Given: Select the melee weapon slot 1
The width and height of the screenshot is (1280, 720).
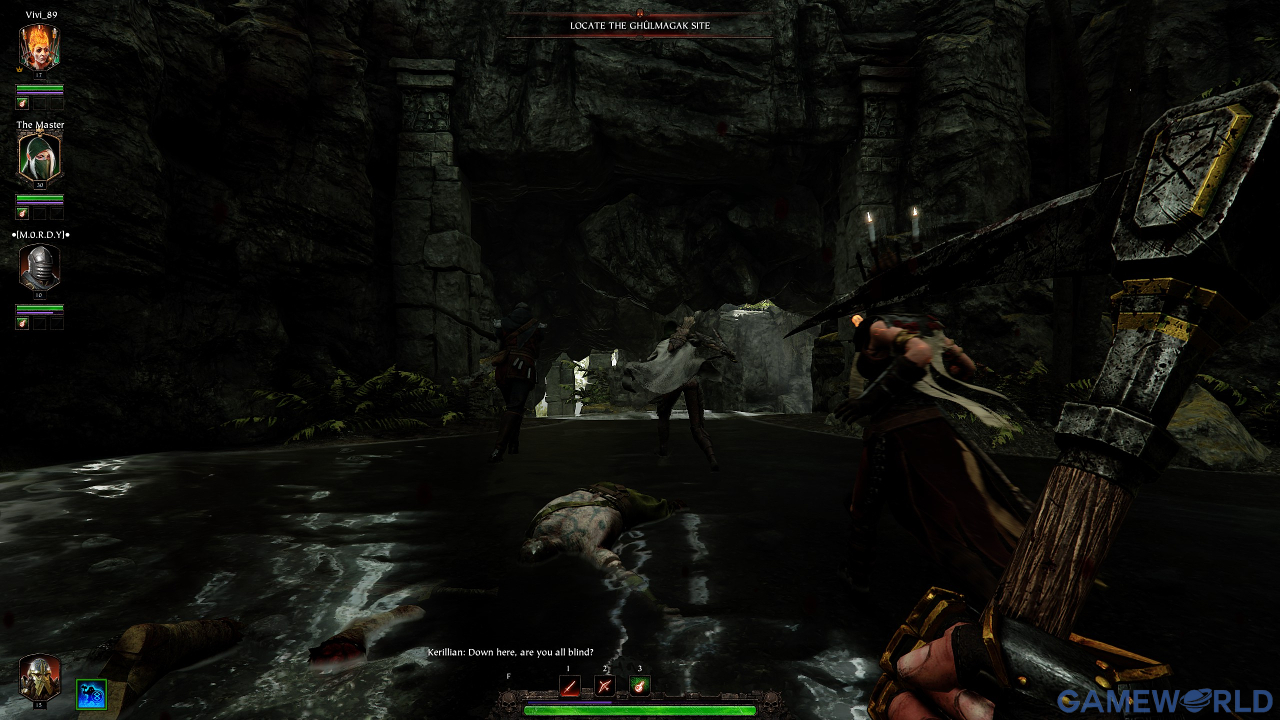Looking at the screenshot, I should pyautogui.click(x=569, y=686).
